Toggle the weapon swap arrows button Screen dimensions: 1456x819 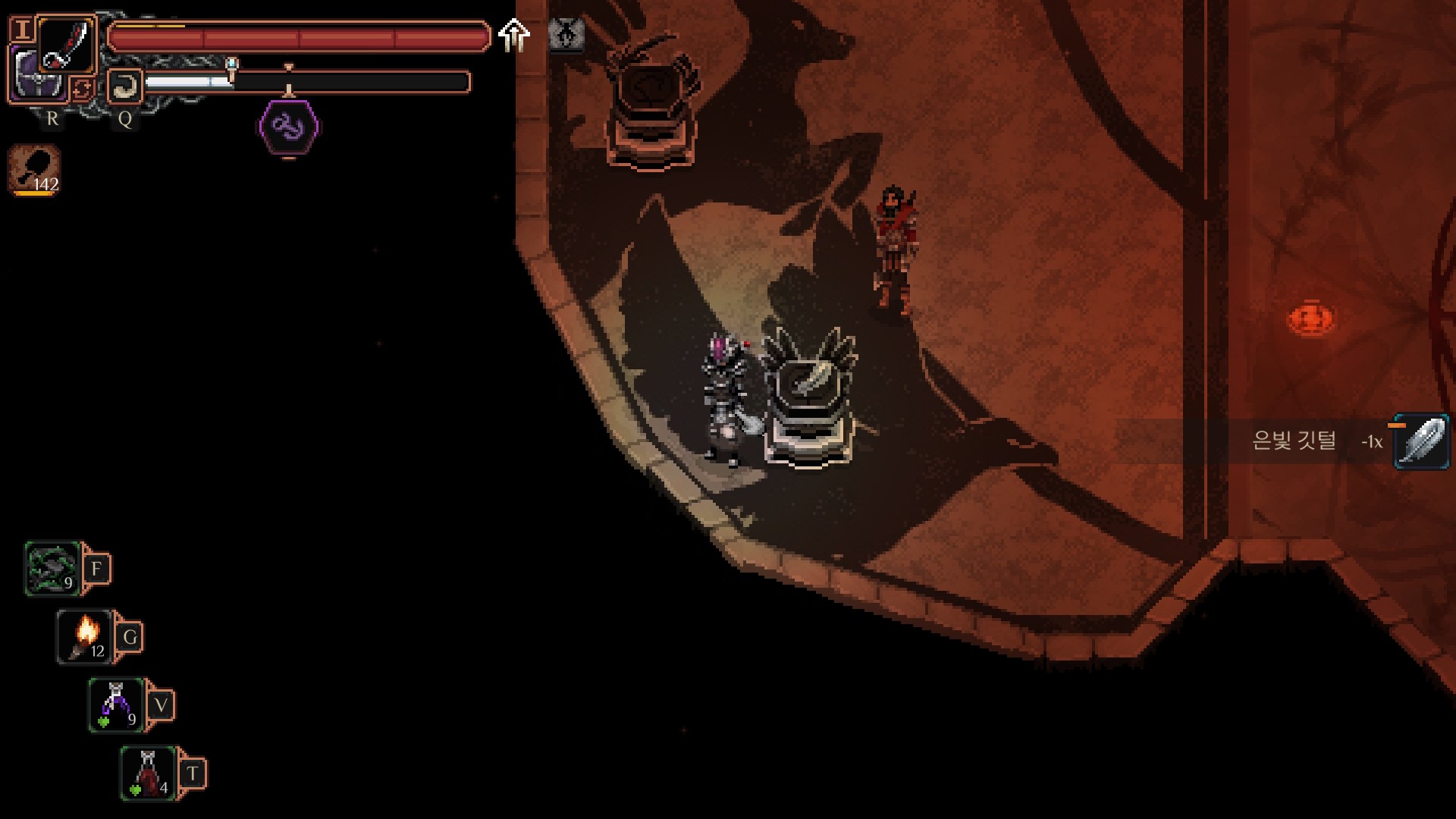click(82, 89)
